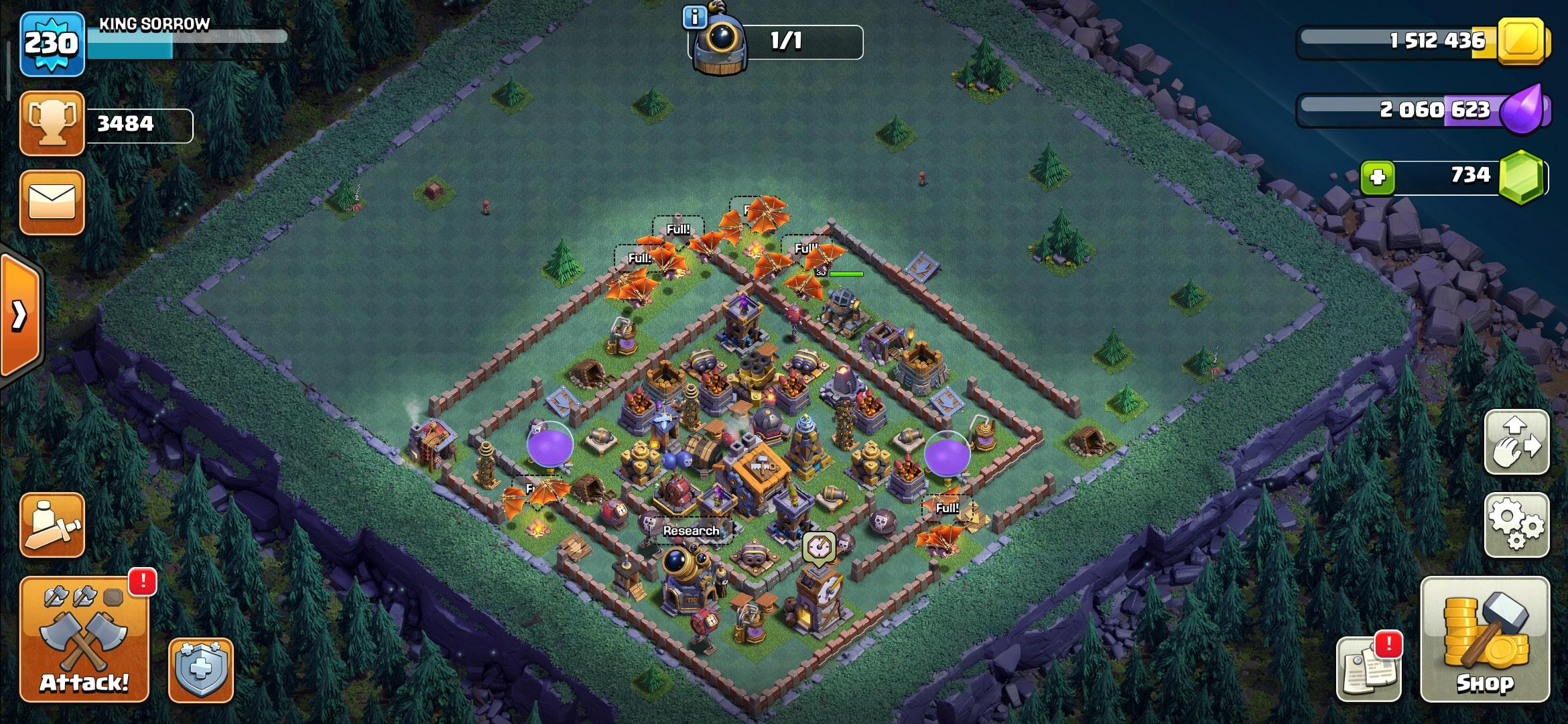This screenshot has width=1568, height=724.
Task: Open the papers notes button
Action: [1367, 668]
